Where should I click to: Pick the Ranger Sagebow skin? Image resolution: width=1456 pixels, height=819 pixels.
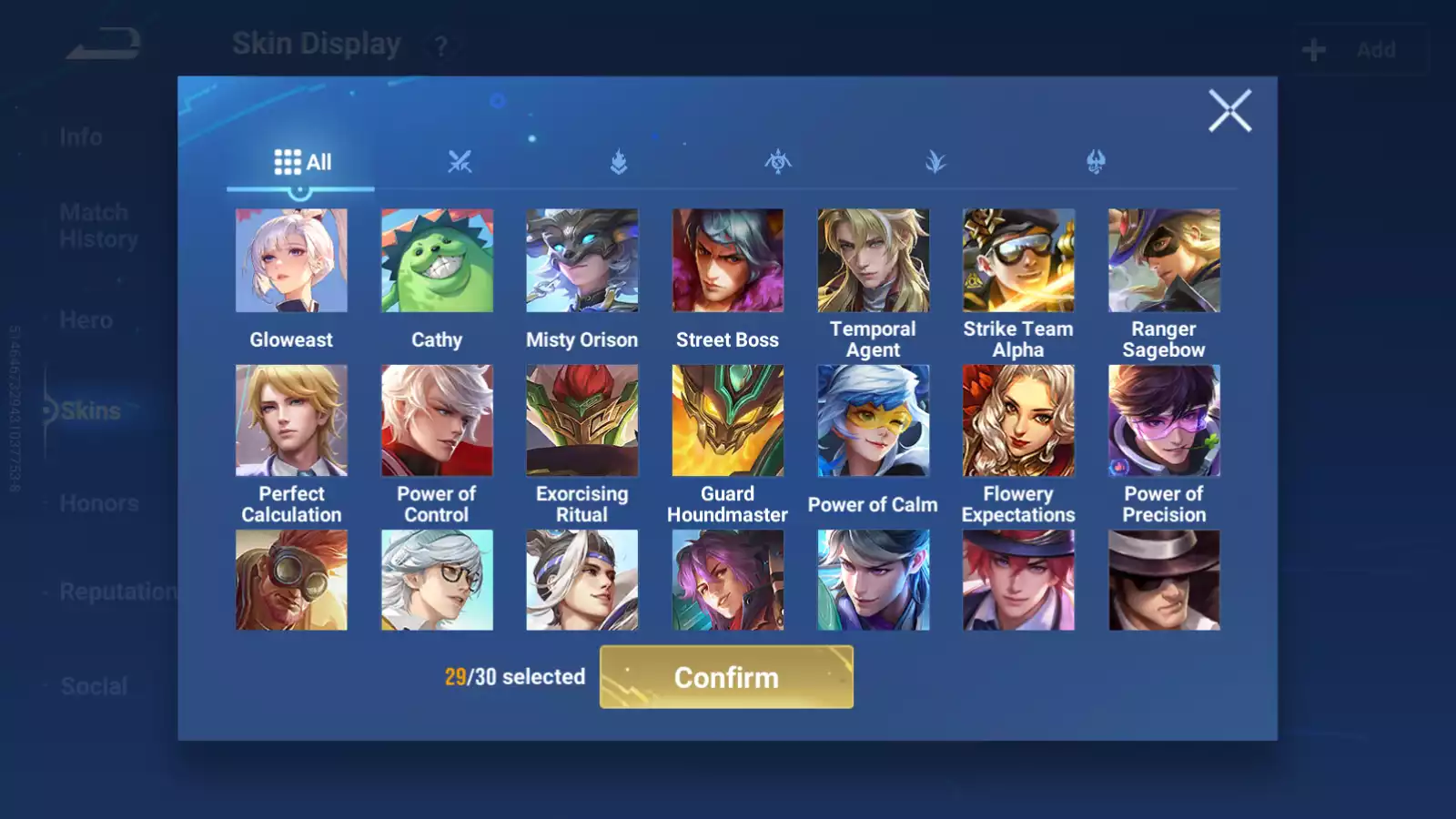[x=1164, y=261]
